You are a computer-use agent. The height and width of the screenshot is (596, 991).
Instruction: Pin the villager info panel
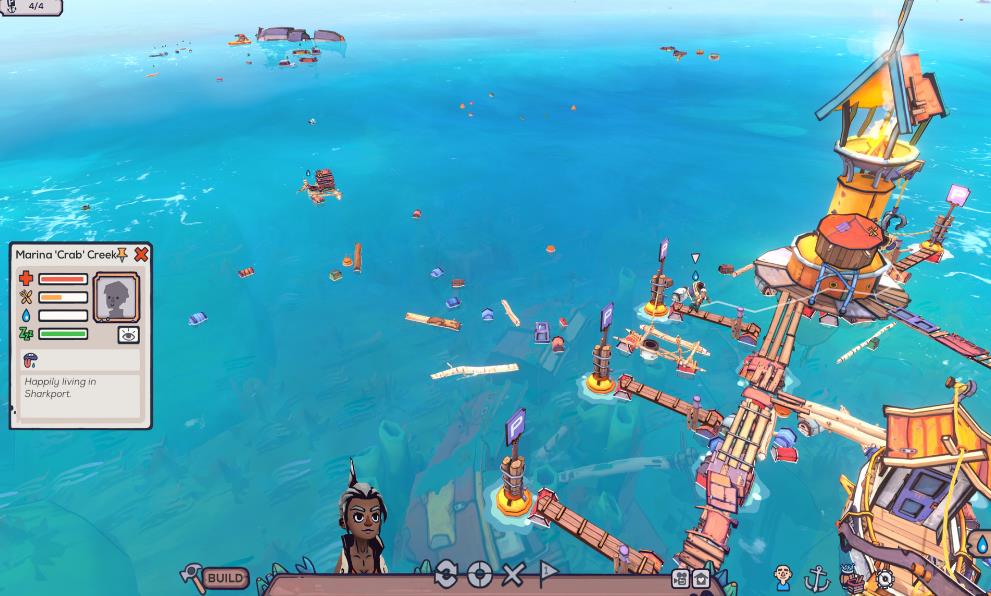(x=122, y=255)
